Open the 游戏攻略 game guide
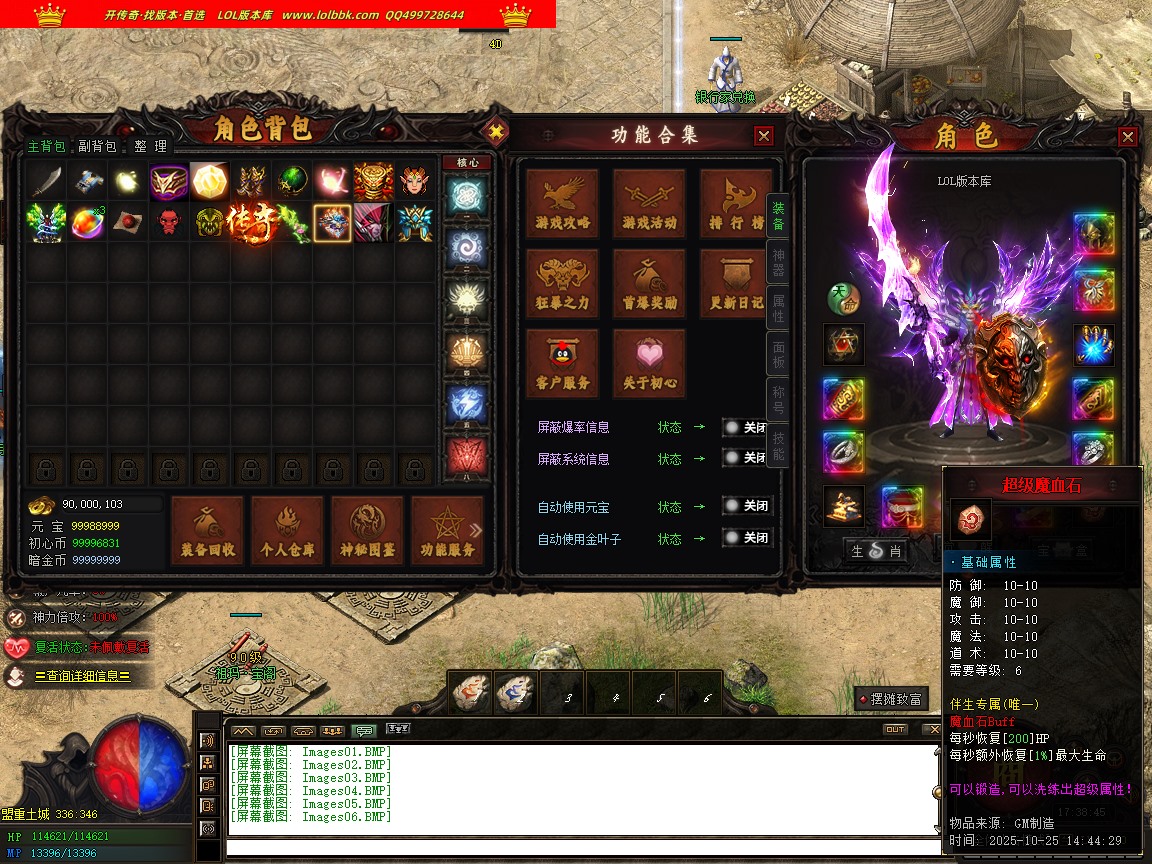Image resolution: width=1152 pixels, height=864 pixels. [563, 204]
